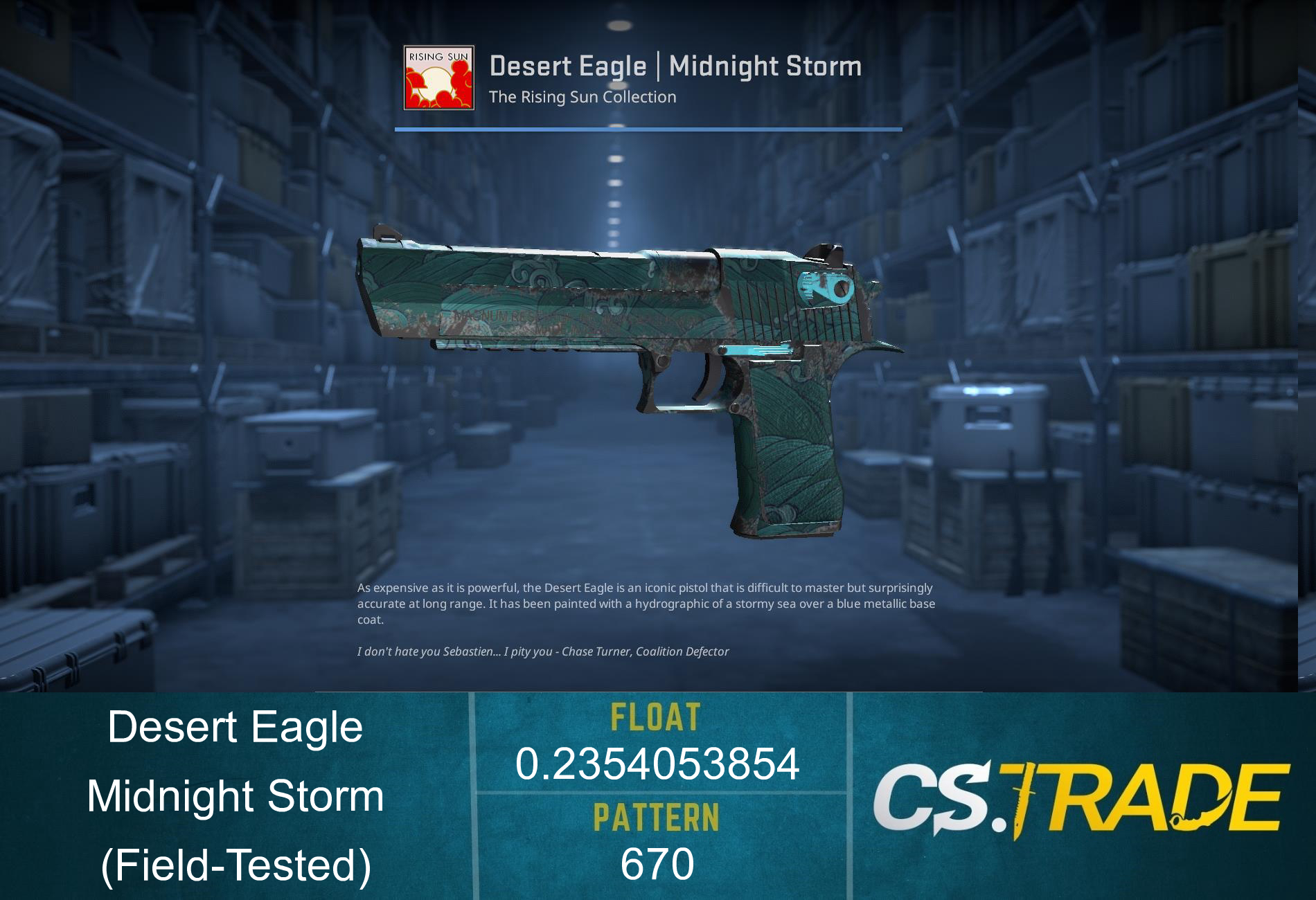The width and height of the screenshot is (1316, 900).
Task: Click the Rising Sun collection icon
Action: 438,78
